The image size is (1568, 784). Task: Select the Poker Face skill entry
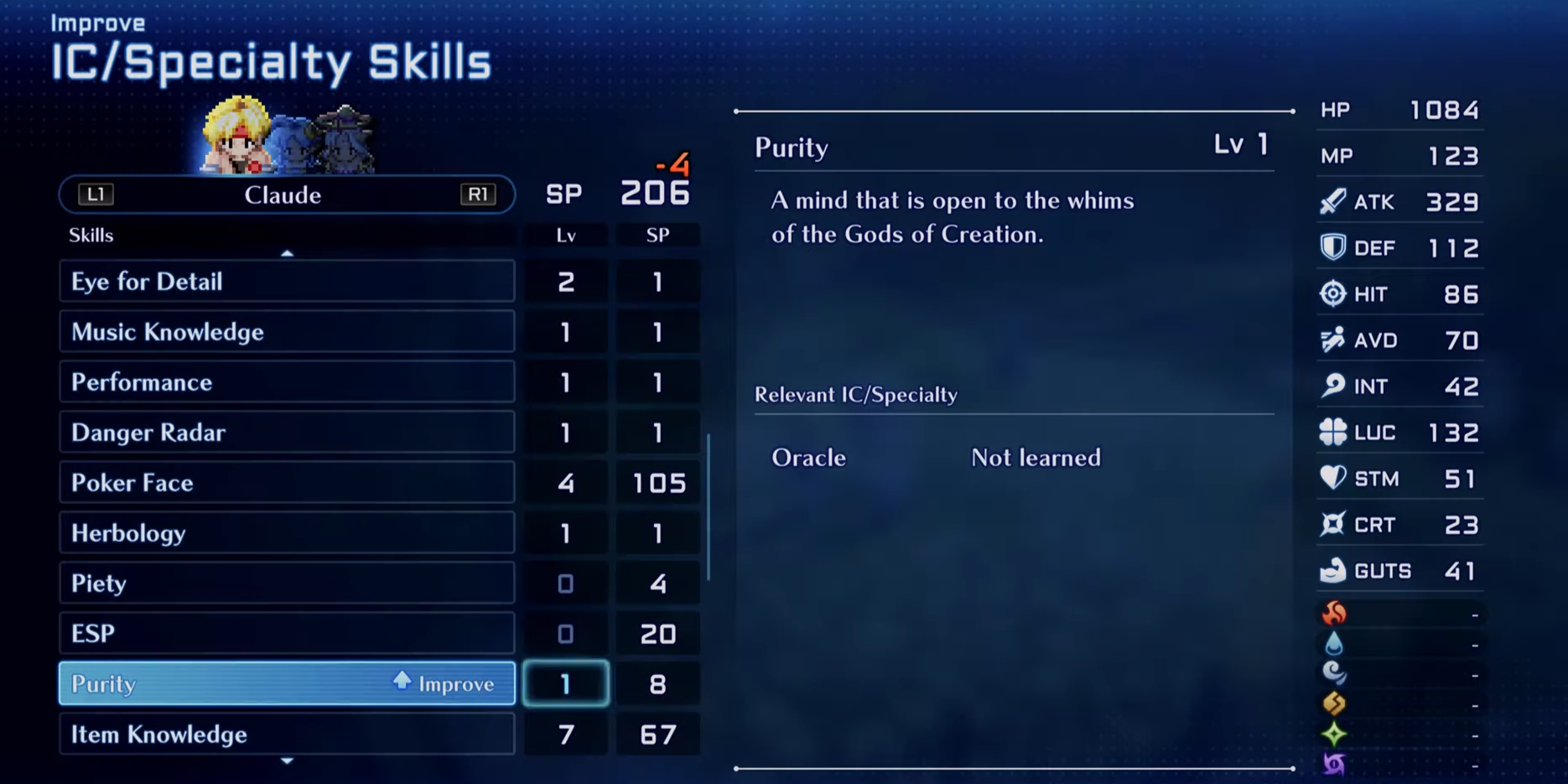tap(287, 482)
